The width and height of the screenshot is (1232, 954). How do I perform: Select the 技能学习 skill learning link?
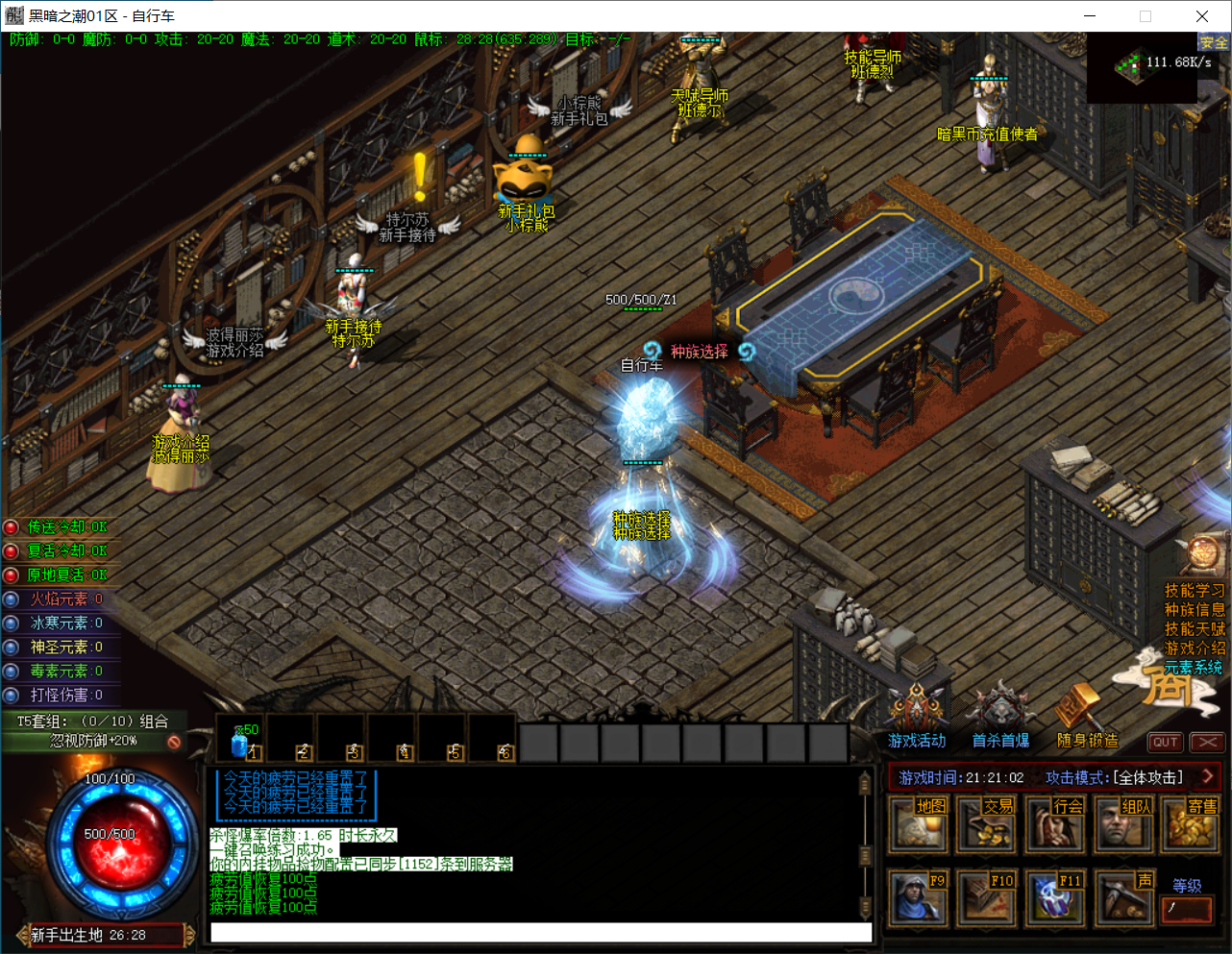(1195, 591)
